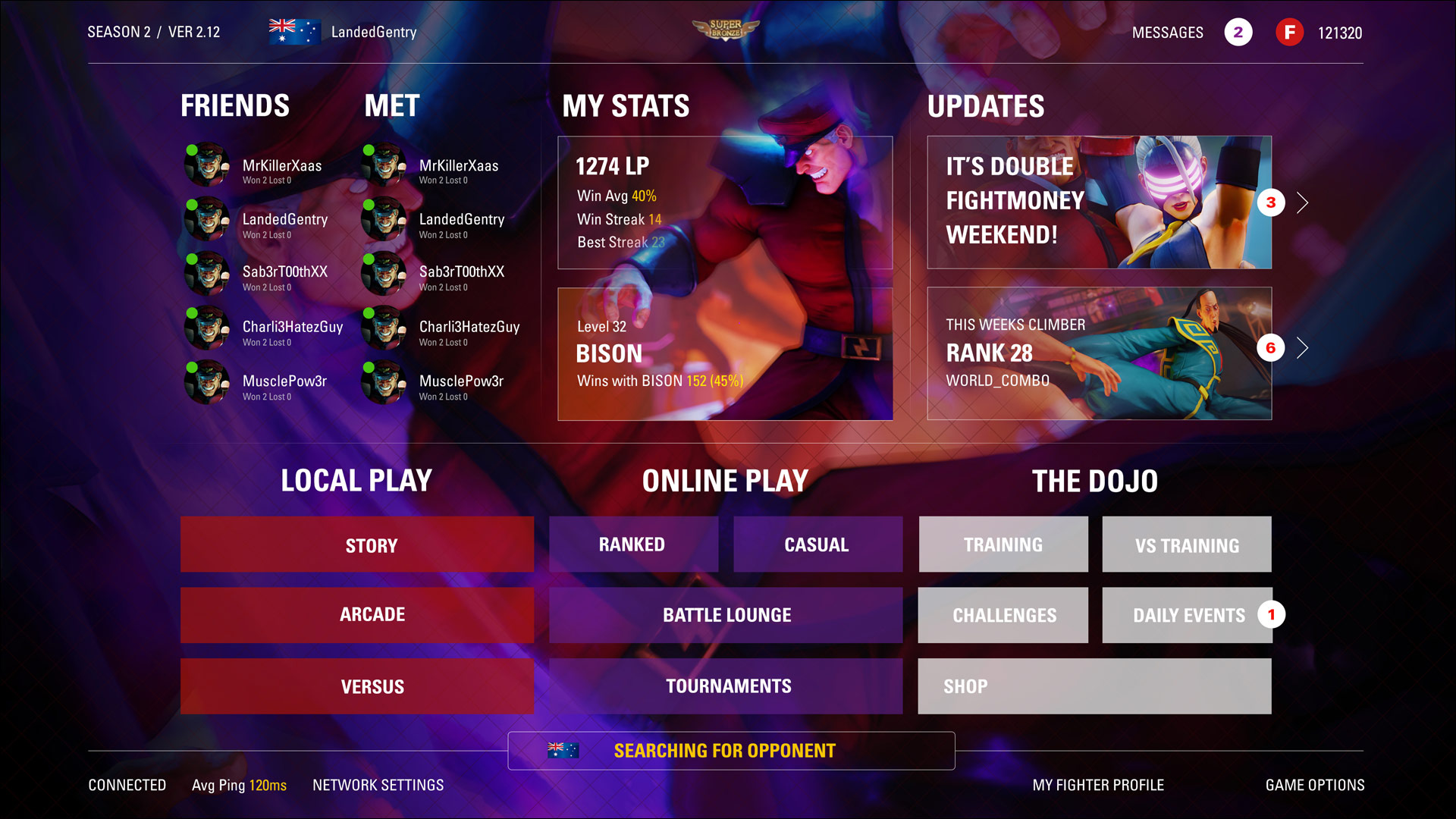This screenshot has height=819, width=1456.
Task: Click the red notification badge beside Messages
Action: click(x=1238, y=32)
